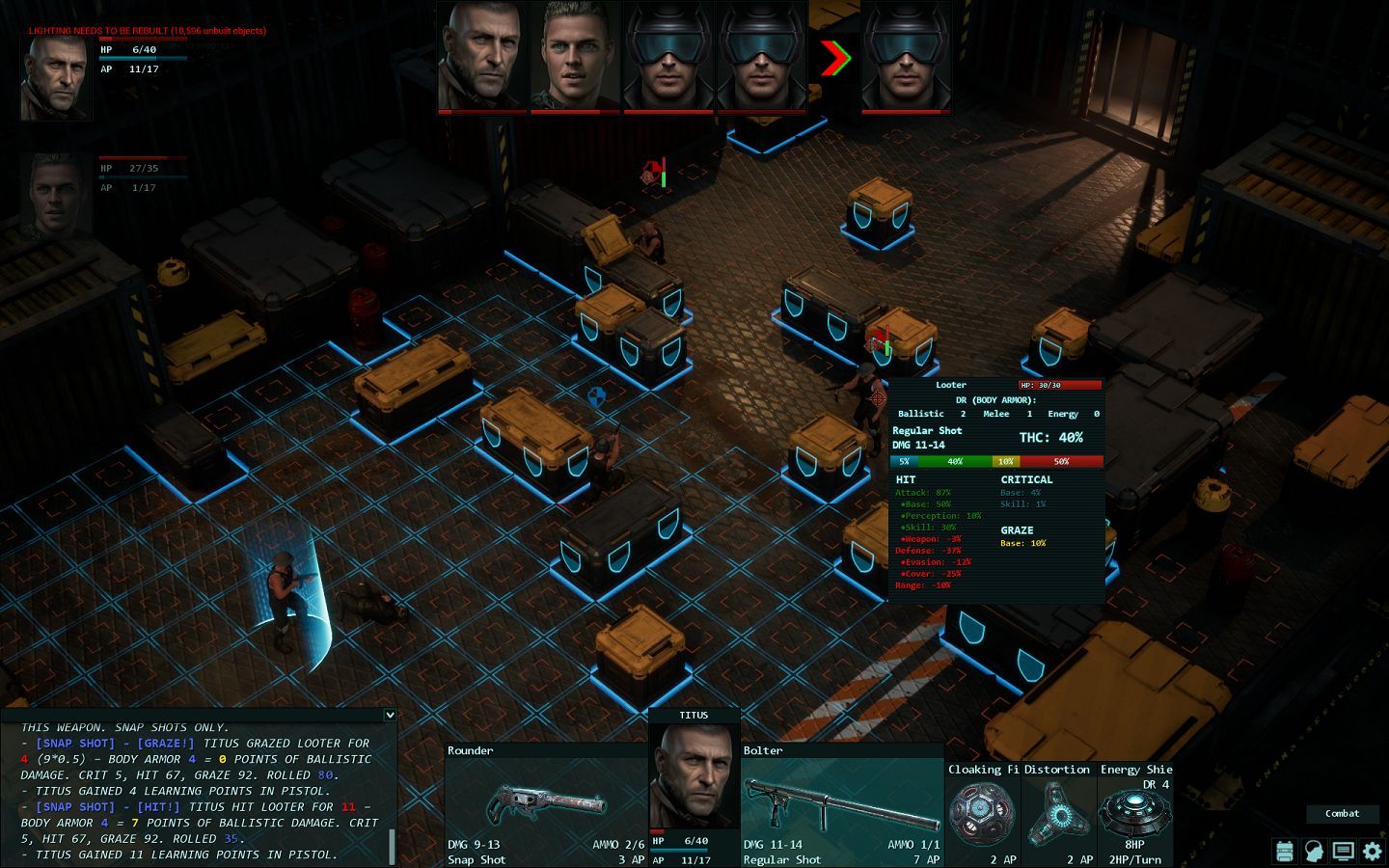The height and width of the screenshot is (868, 1389).
Task: Open the message log monitor icon
Action: click(1343, 852)
